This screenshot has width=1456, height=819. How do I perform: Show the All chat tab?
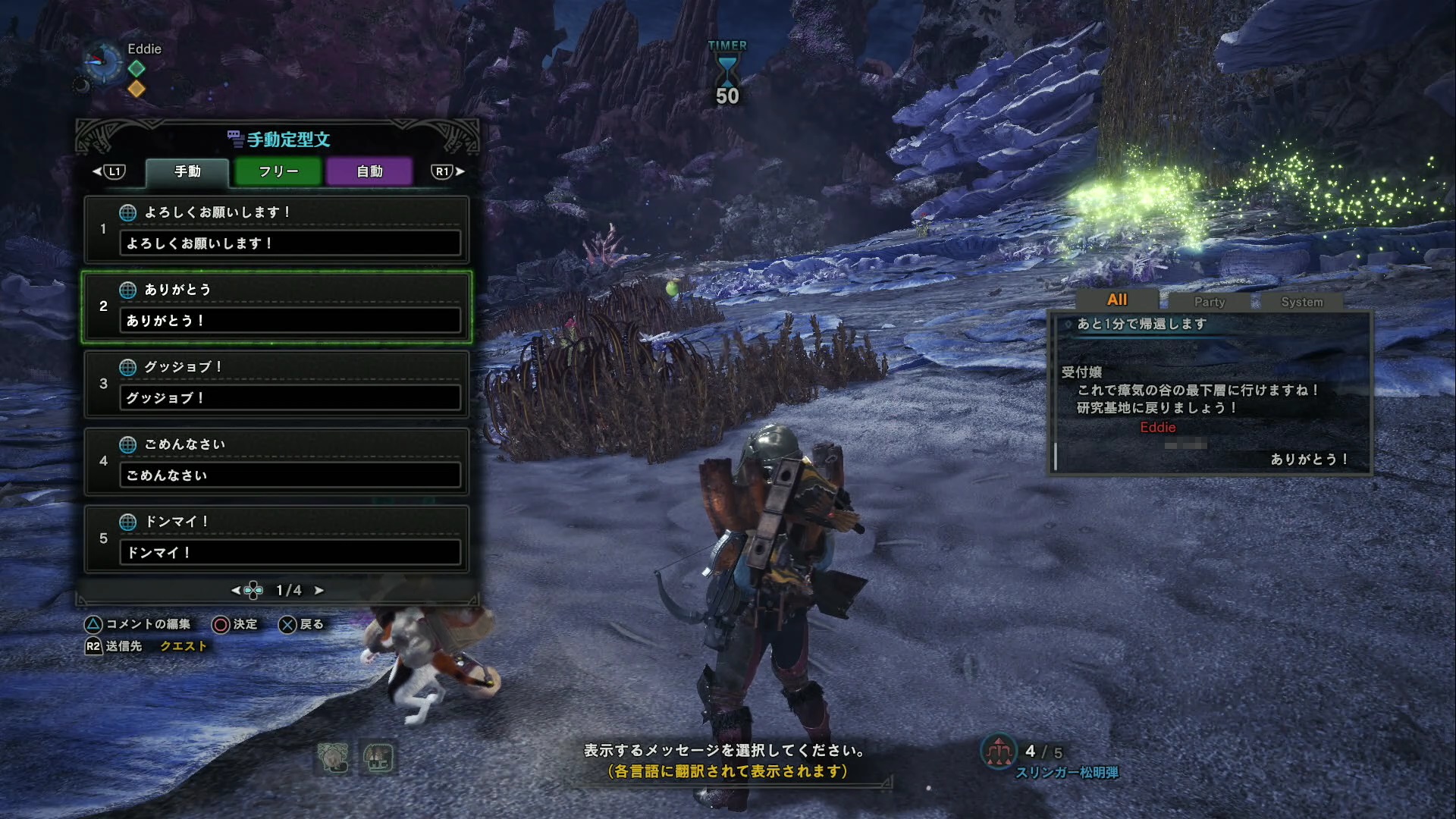point(1116,300)
